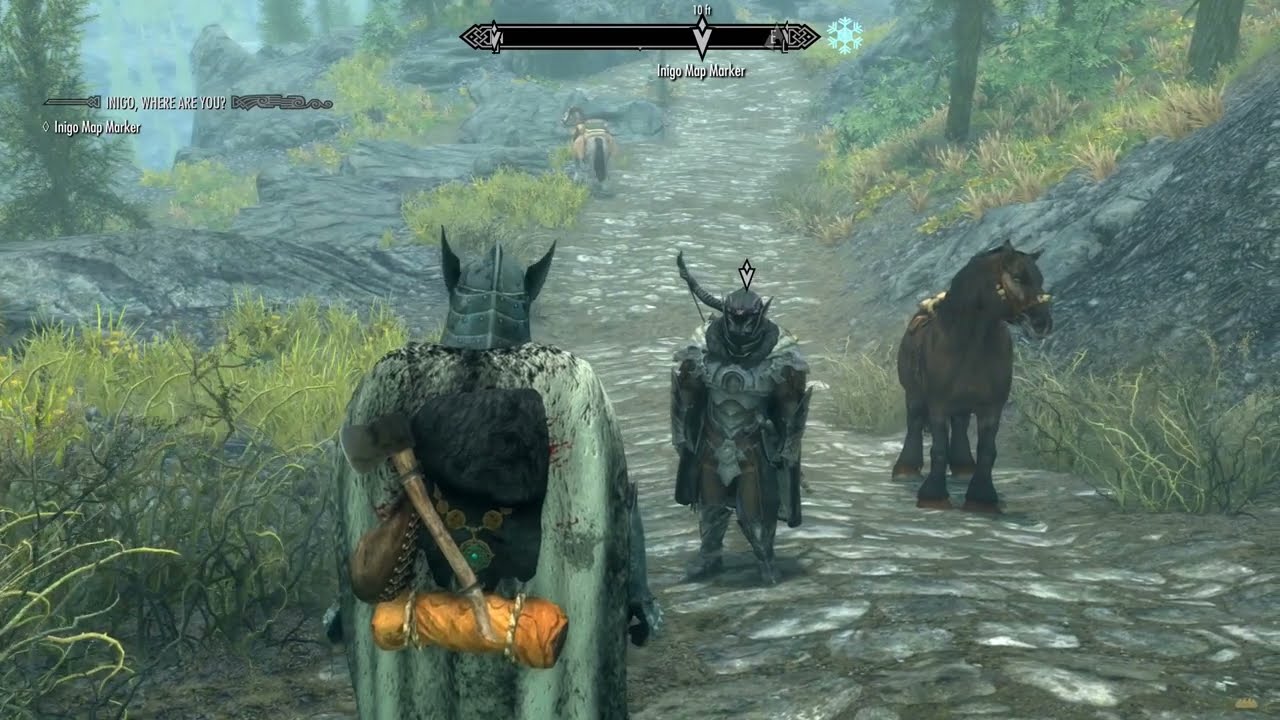Select the floating quest marker above the armored follower
The image size is (1280, 720).
pos(746,273)
